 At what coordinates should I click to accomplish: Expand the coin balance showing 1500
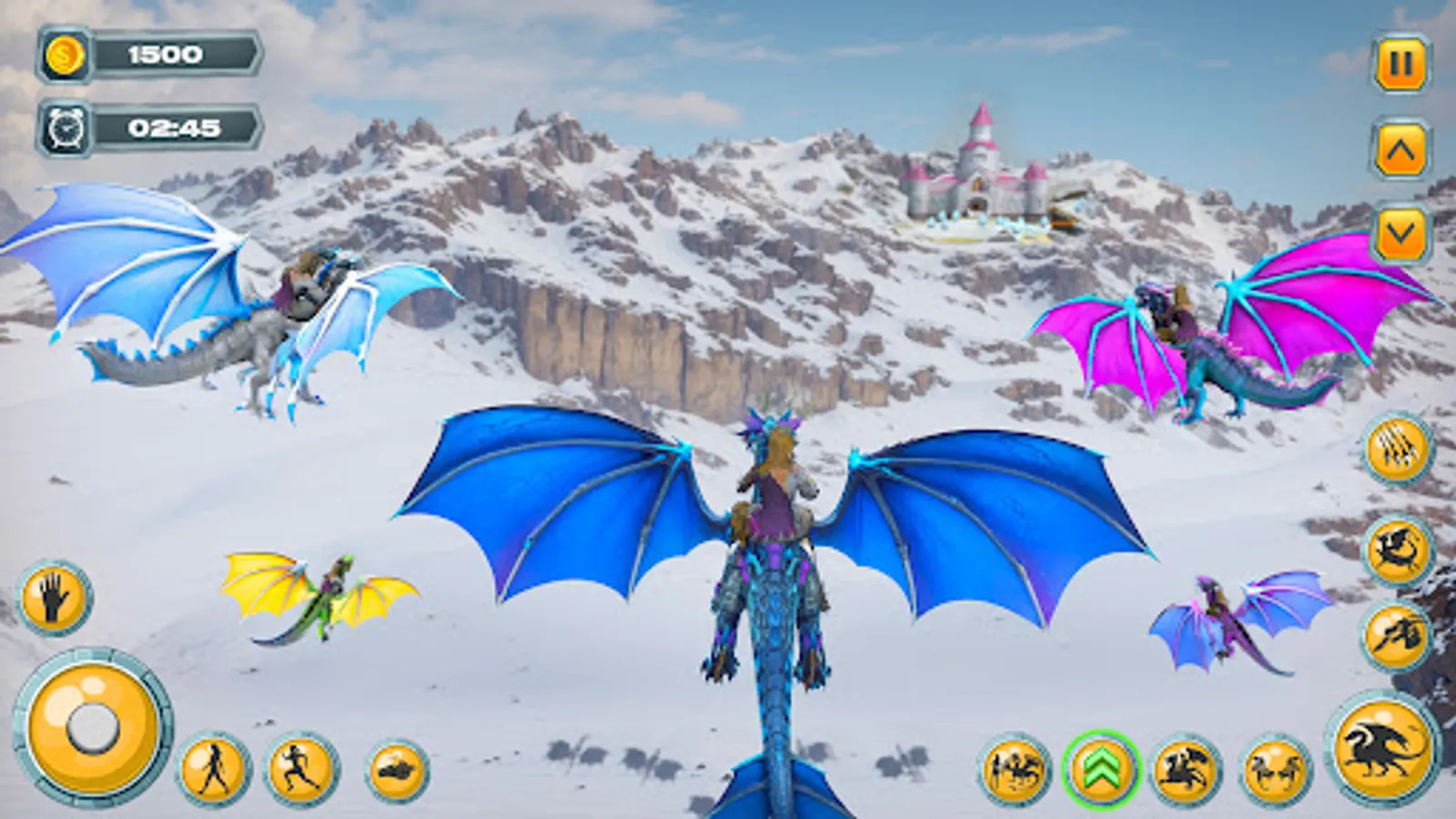click(x=164, y=53)
